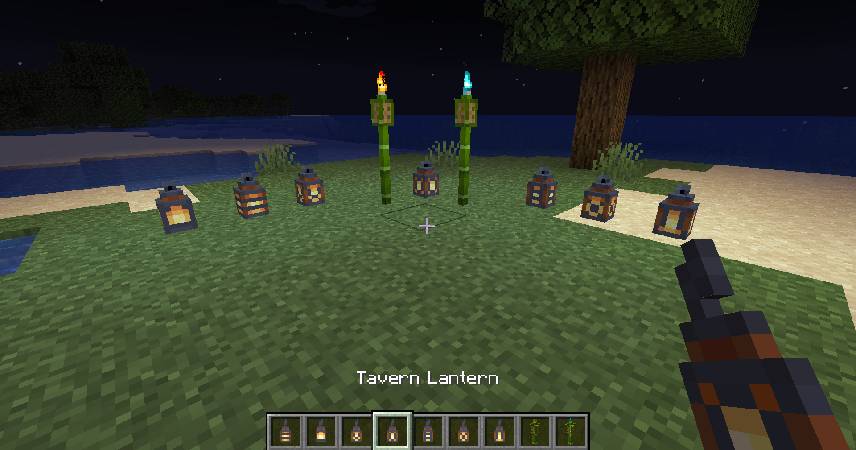Select the cross-patterned lantern hotbar slot

356,433
